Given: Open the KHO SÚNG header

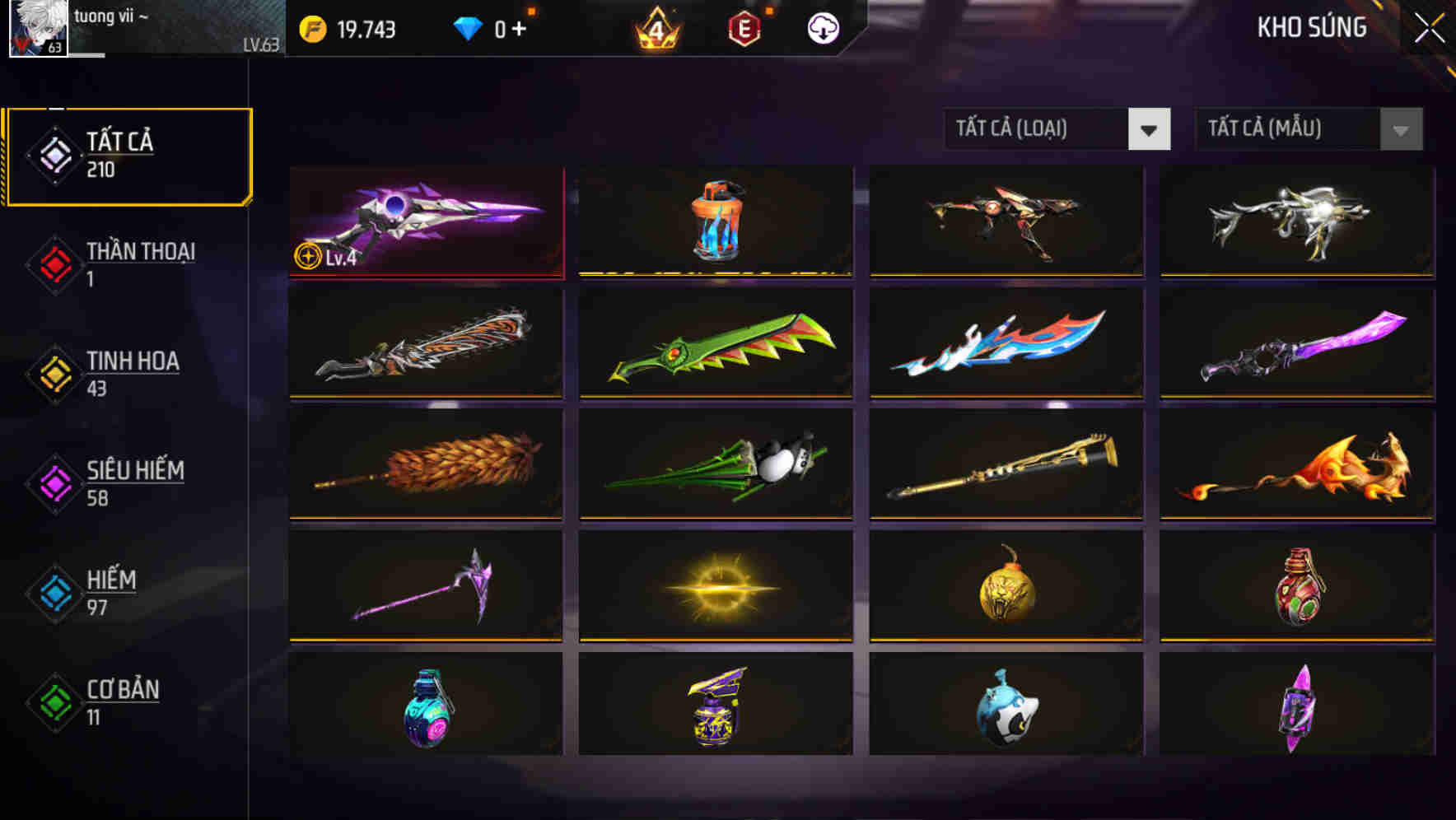Looking at the screenshot, I should point(1312,27).
